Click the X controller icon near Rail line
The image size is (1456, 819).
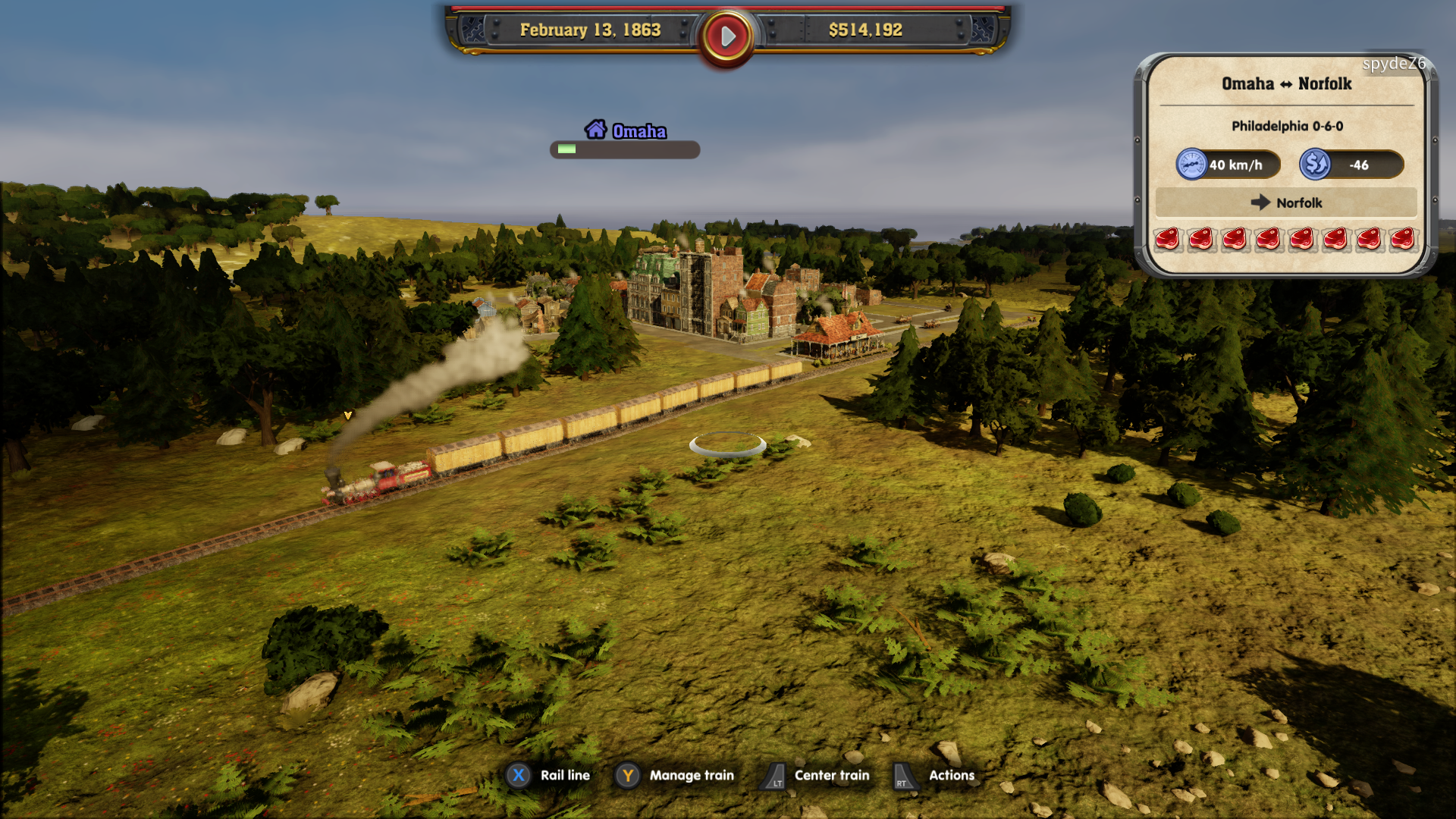(517, 775)
